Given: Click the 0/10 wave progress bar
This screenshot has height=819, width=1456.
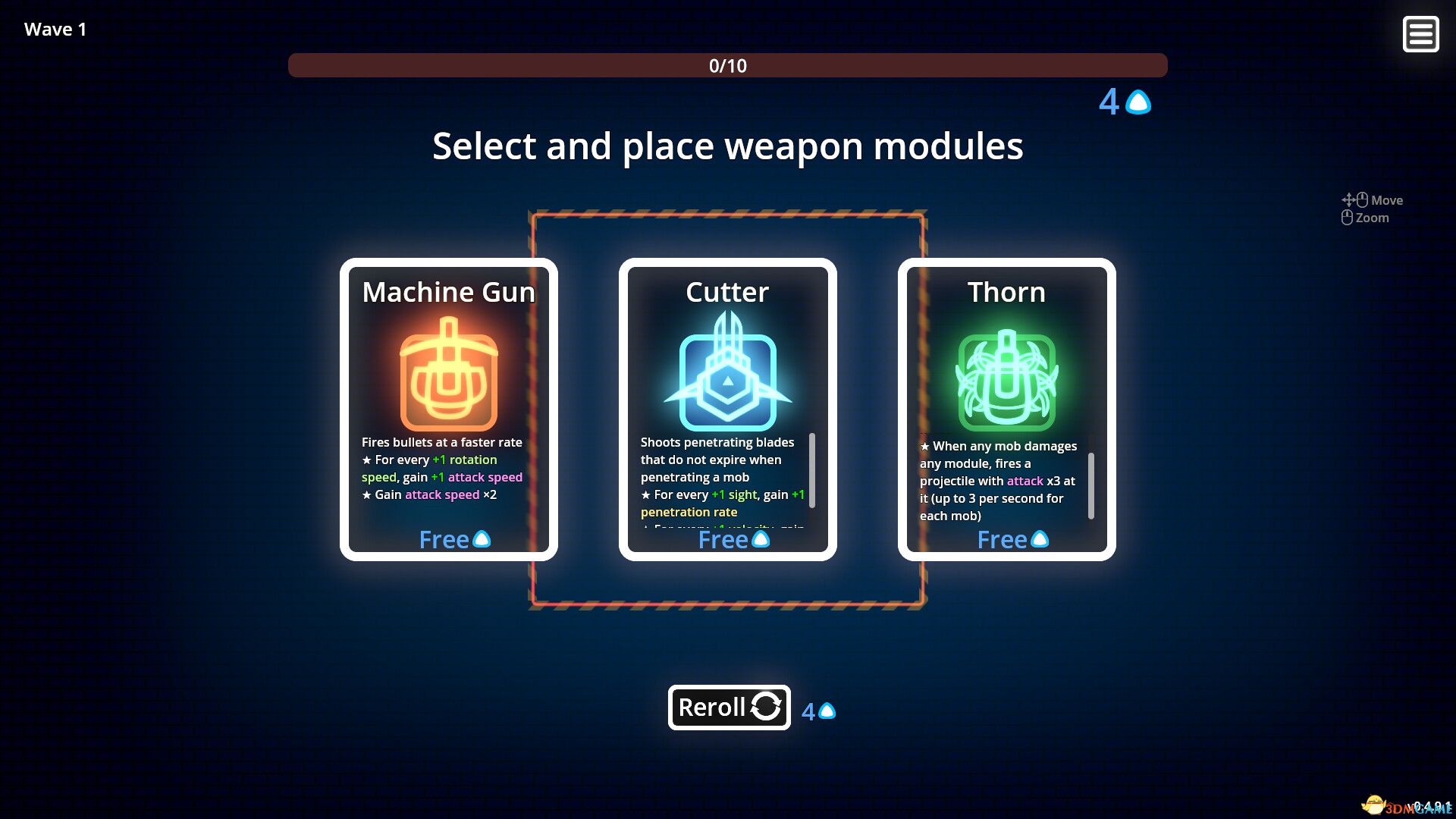Looking at the screenshot, I should (x=727, y=66).
